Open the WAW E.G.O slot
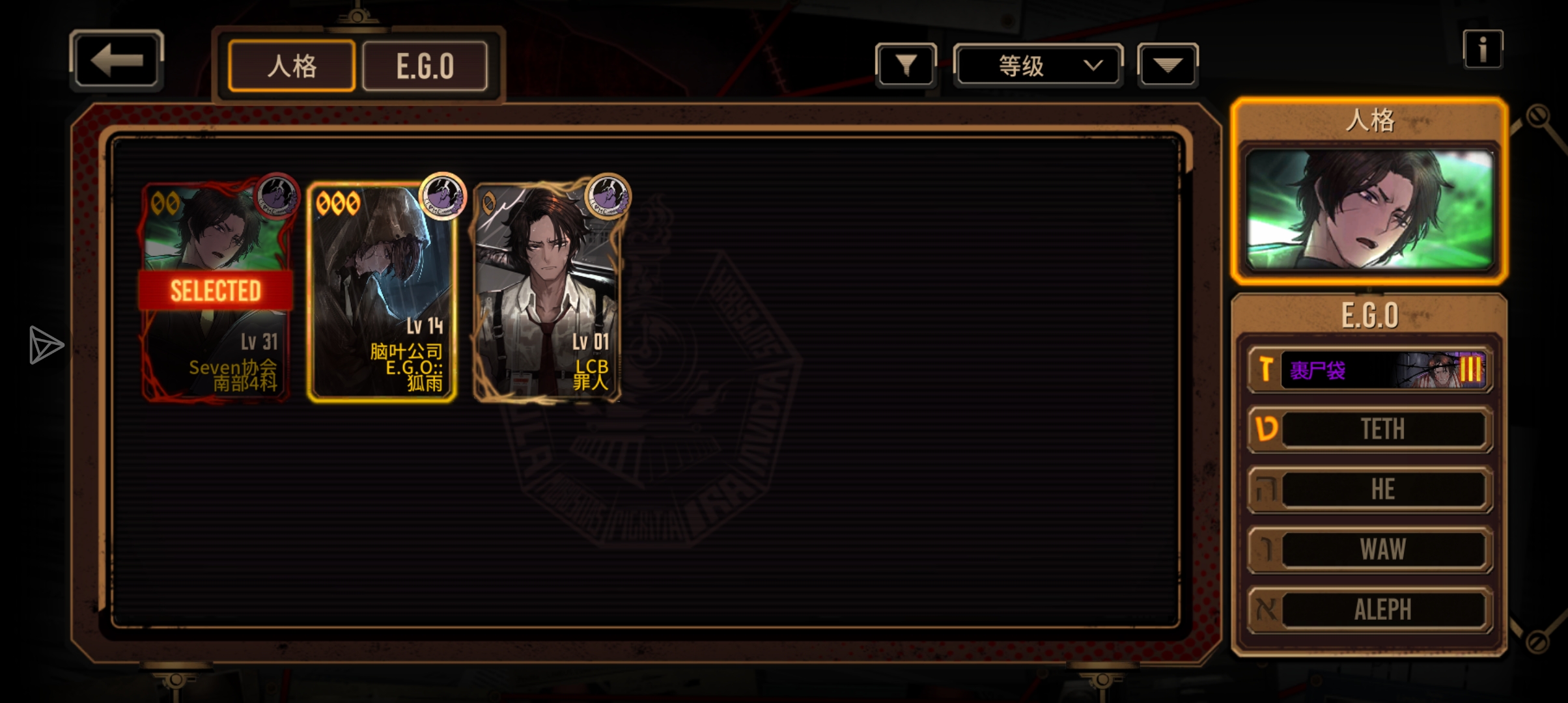Screen dimensions: 1568x703 (x=1370, y=549)
